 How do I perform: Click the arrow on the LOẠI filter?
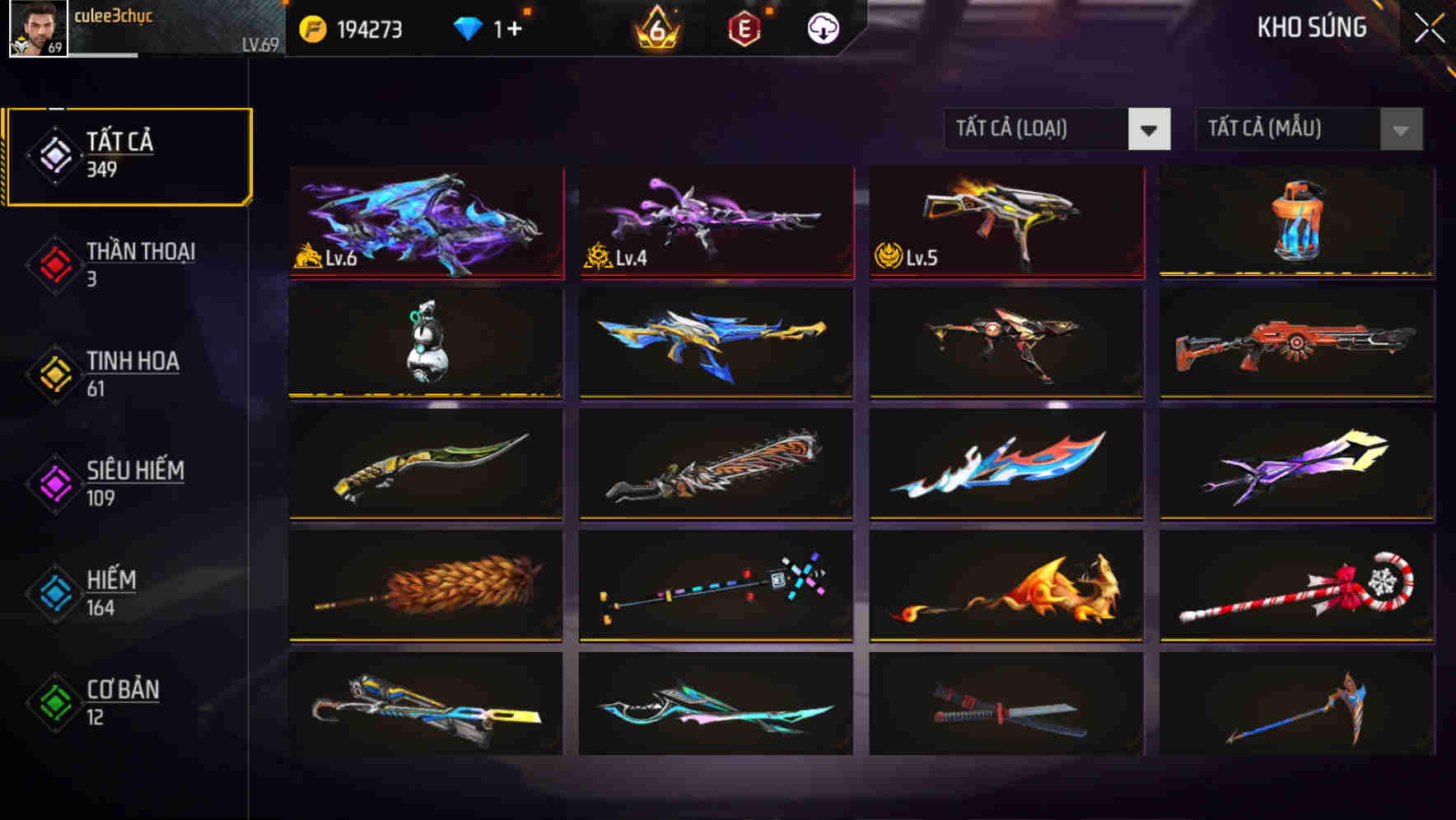(1150, 129)
